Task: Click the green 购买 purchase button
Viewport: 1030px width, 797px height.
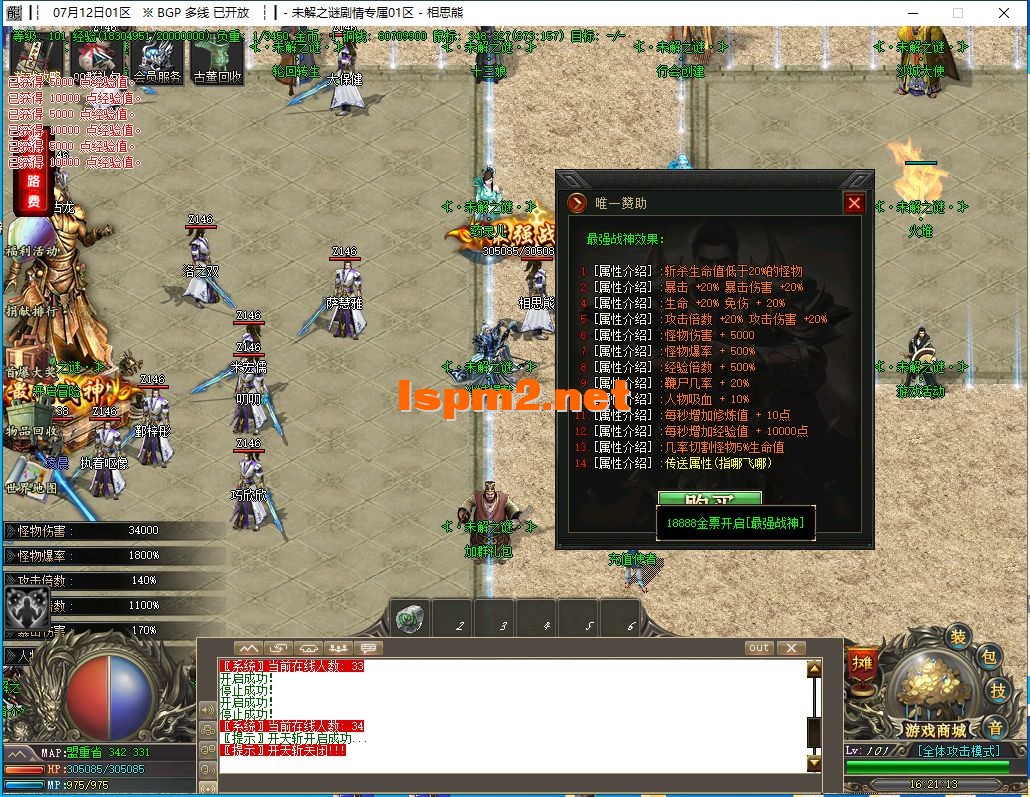Action: [x=709, y=499]
